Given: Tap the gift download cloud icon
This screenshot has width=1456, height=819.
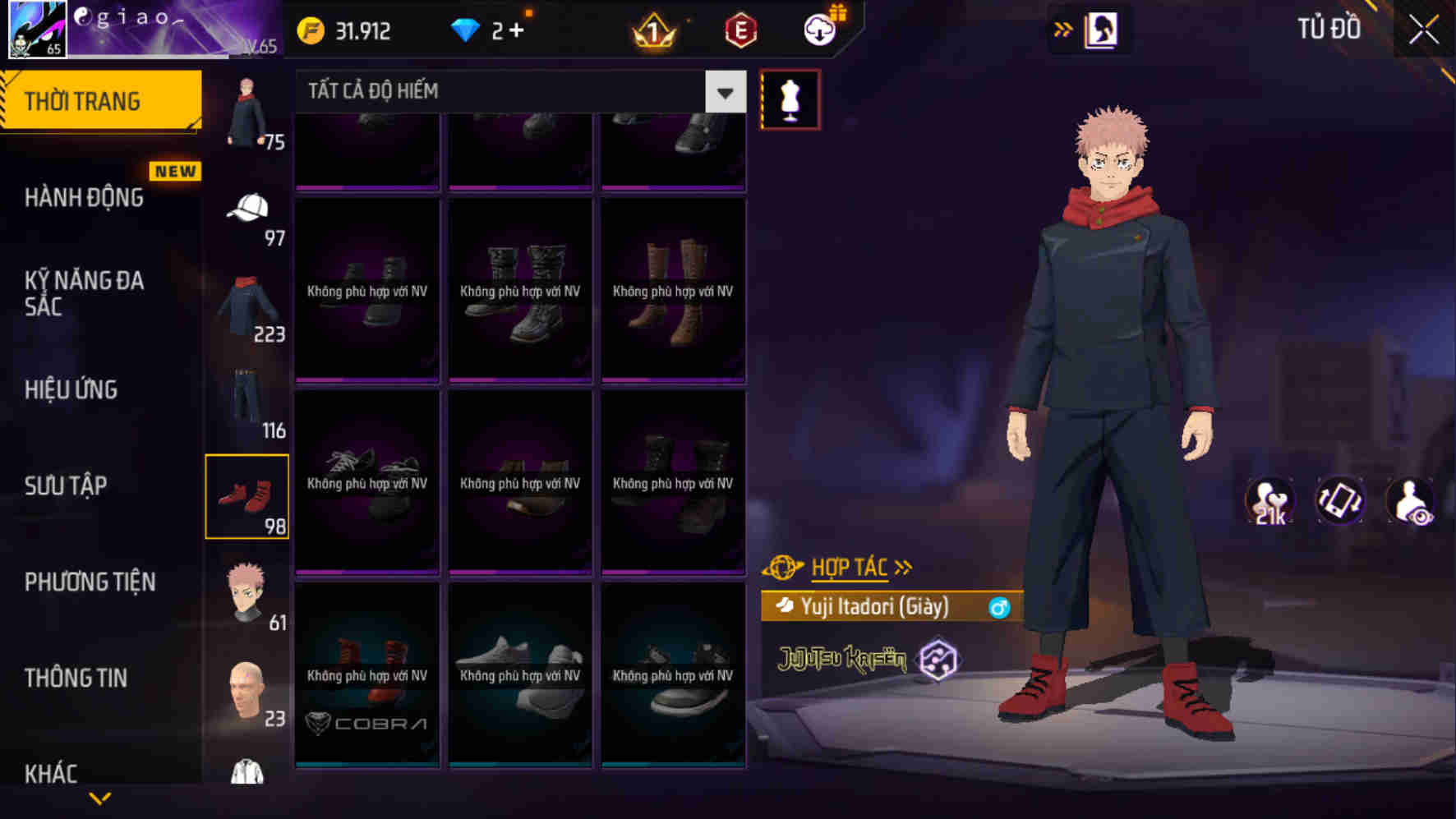Looking at the screenshot, I should (x=818, y=28).
